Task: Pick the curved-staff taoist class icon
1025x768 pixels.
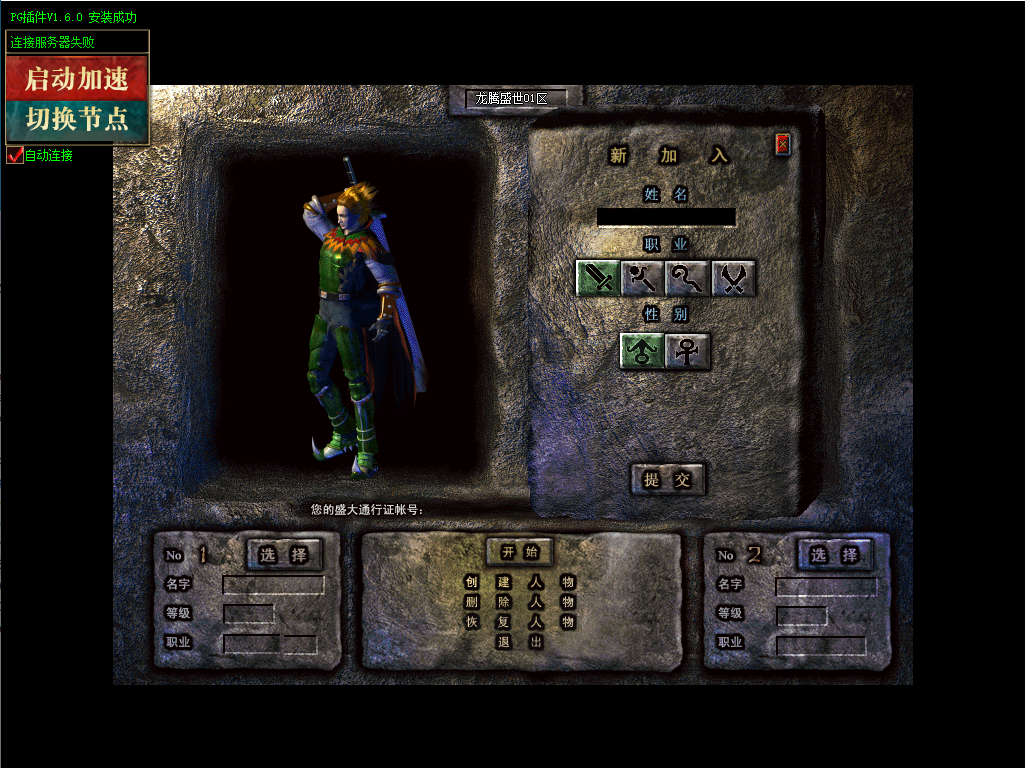Action: [687, 278]
